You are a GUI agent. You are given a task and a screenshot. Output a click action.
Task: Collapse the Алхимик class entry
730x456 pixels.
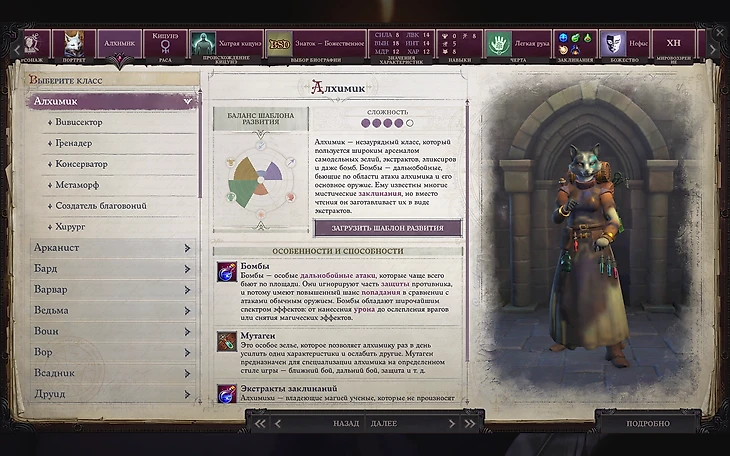coord(186,101)
